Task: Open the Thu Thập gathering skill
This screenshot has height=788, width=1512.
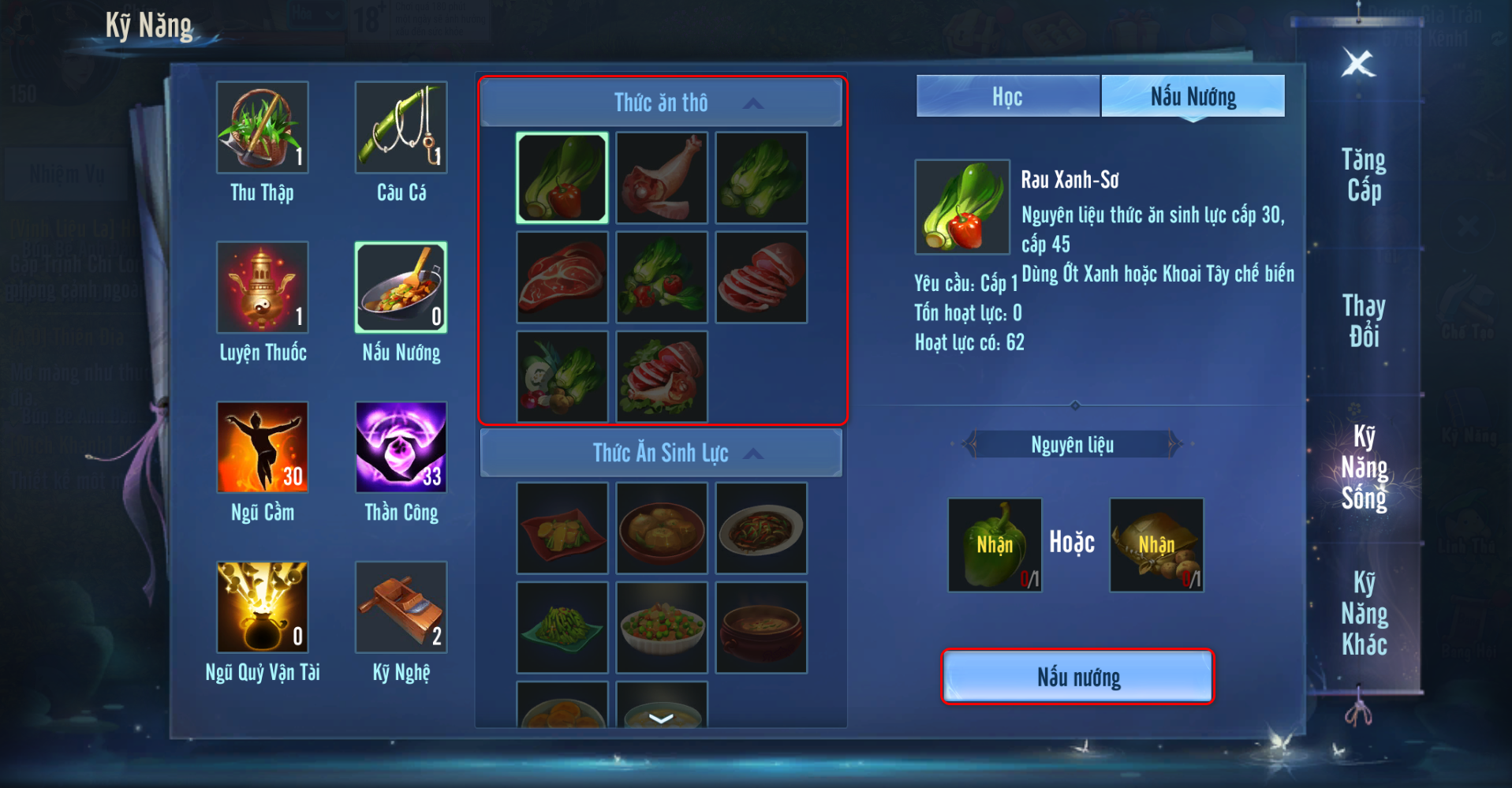Action: coord(263,128)
